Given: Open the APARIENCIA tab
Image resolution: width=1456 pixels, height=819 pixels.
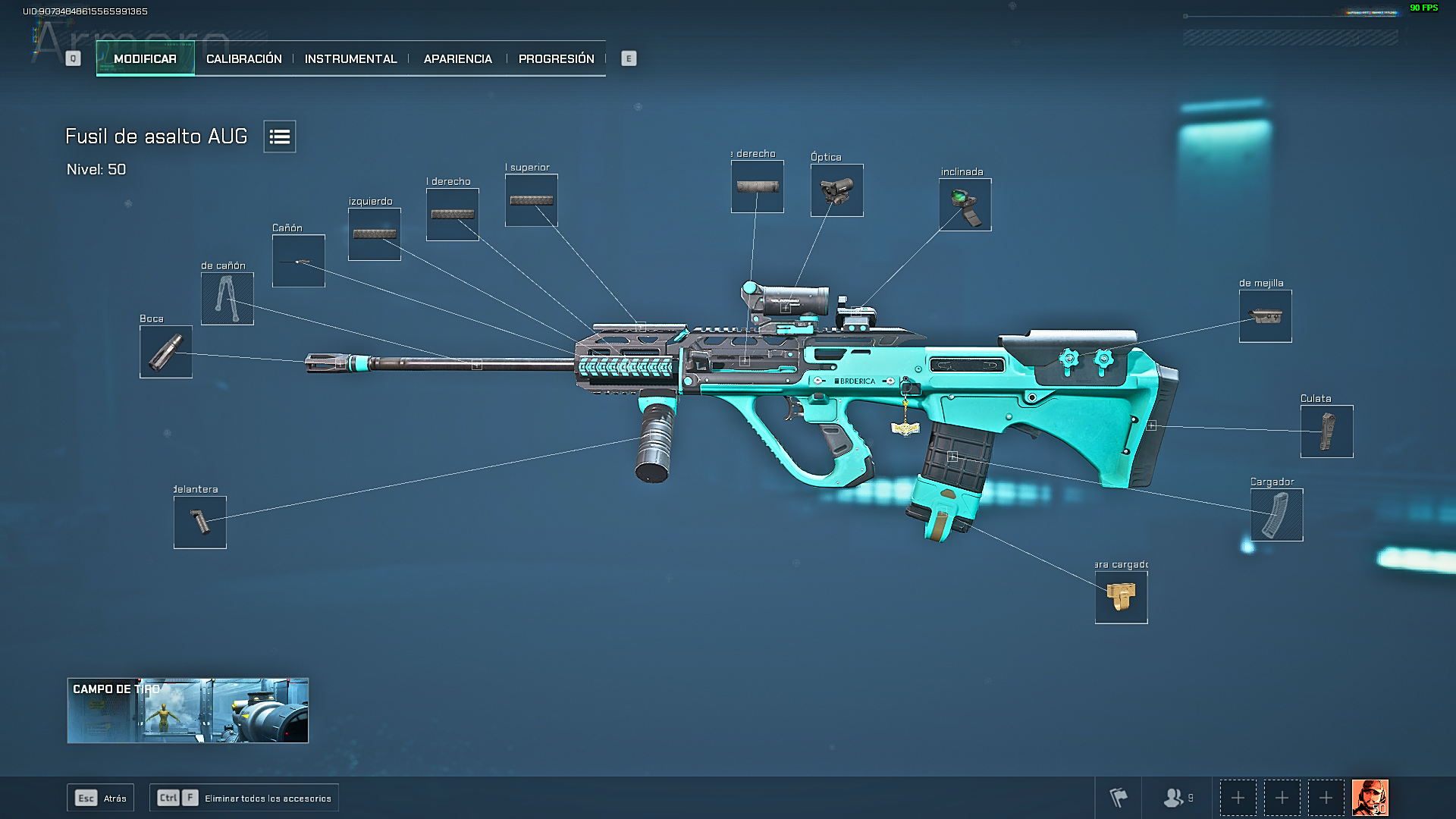Looking at the screenshot, I should (457, 58).
